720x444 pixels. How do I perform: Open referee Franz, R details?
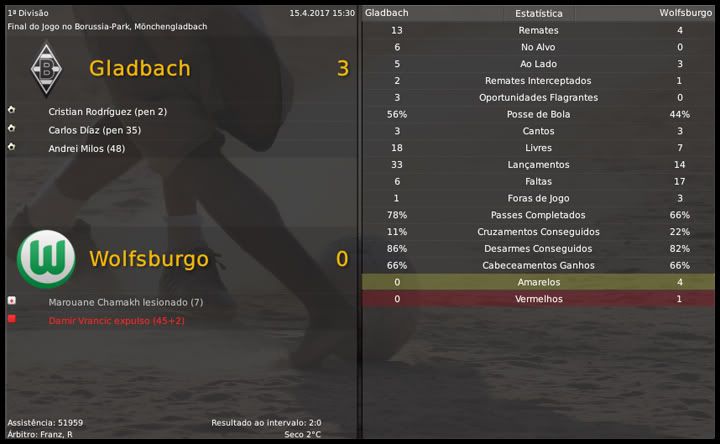point(54,434)
